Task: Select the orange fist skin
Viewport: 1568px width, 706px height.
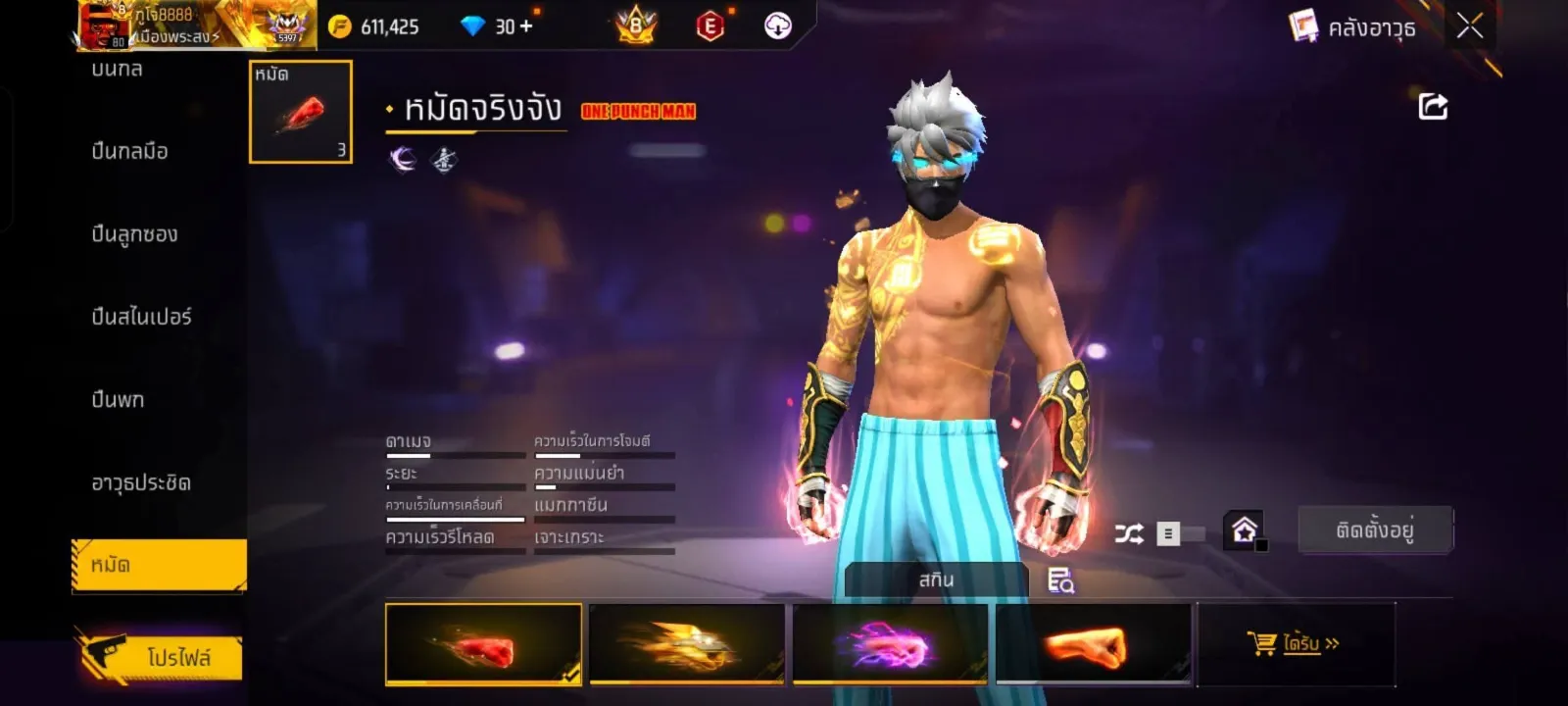Action: [1093, 644]
